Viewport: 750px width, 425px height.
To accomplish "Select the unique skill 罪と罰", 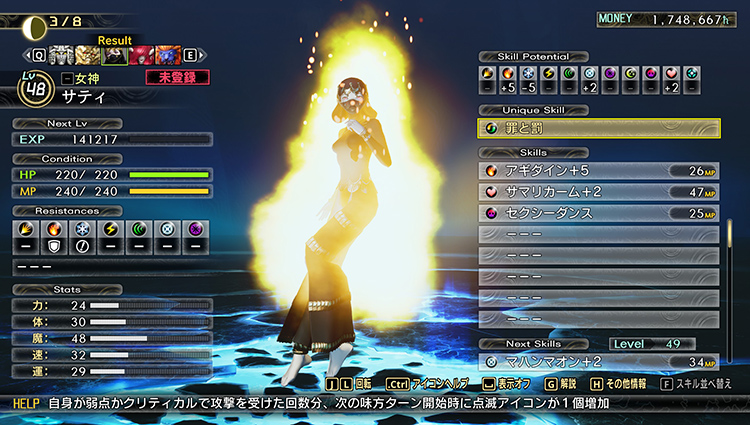I will tap(599, 128).
